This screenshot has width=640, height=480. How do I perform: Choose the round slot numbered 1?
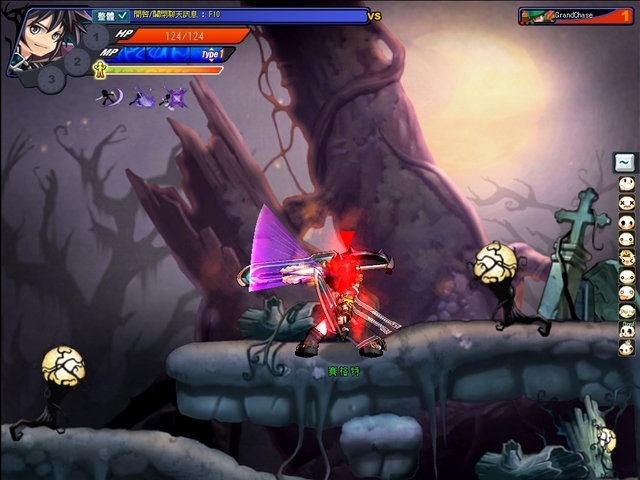point(94,39)
